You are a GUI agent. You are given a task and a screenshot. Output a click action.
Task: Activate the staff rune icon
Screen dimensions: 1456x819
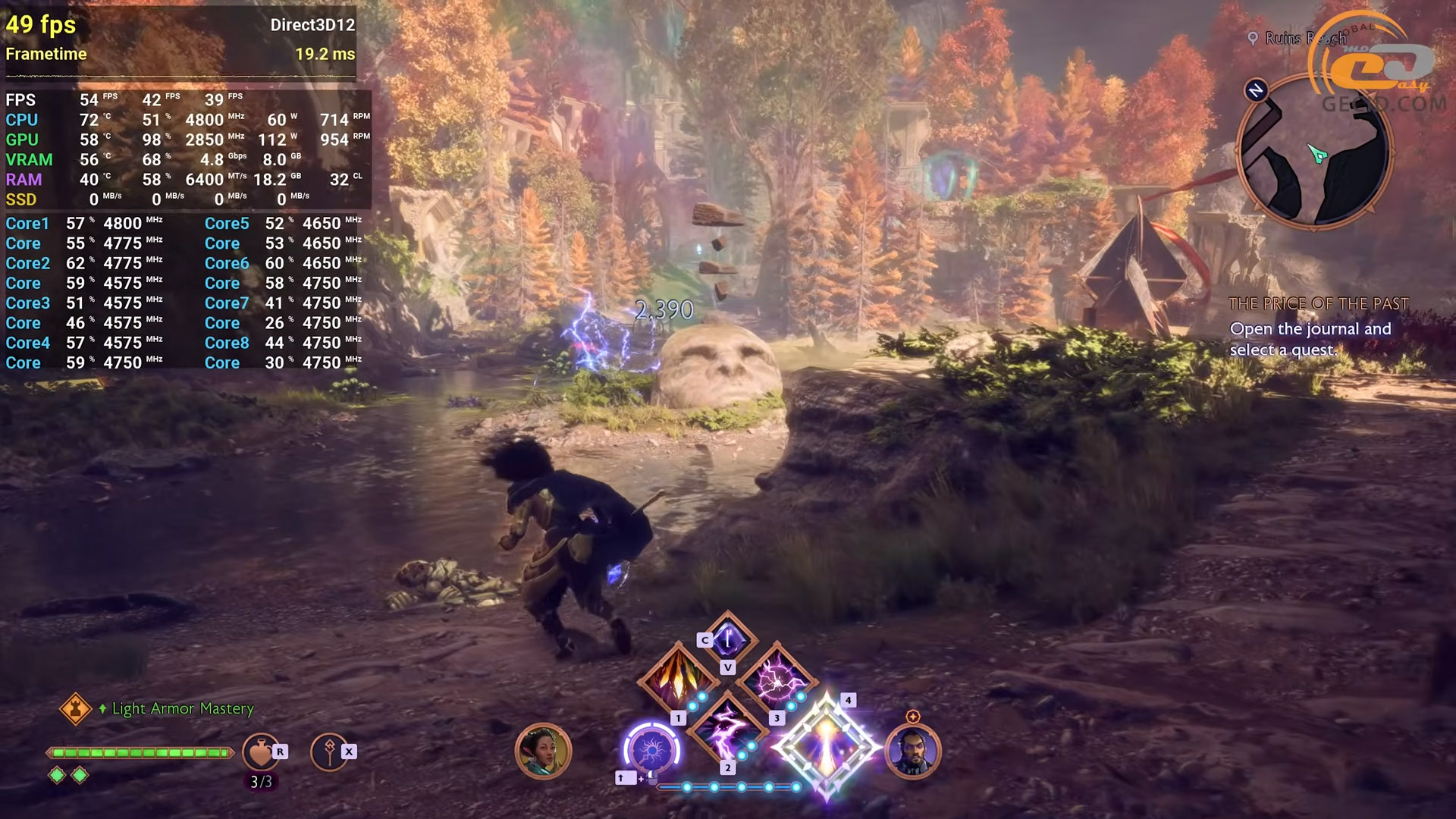329,752
